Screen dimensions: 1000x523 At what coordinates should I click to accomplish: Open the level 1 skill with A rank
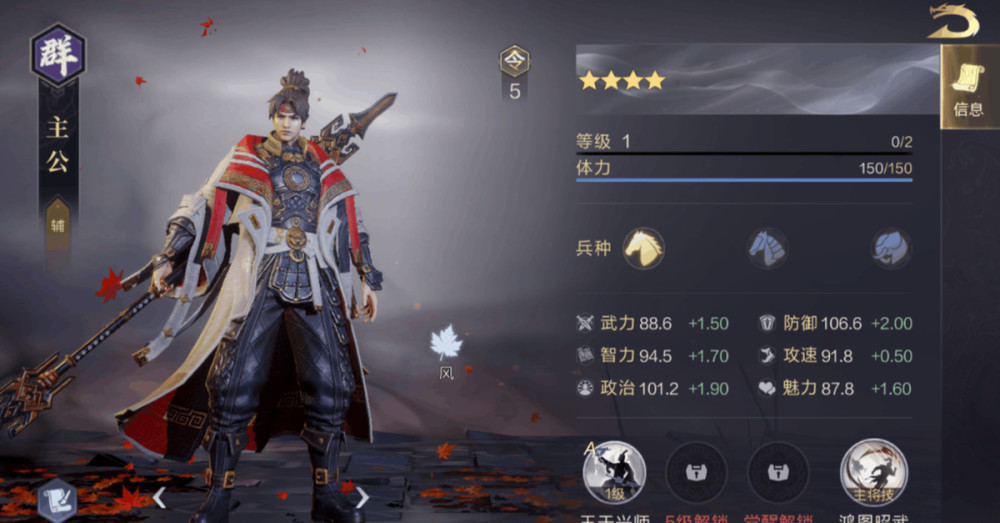(614, 472)
